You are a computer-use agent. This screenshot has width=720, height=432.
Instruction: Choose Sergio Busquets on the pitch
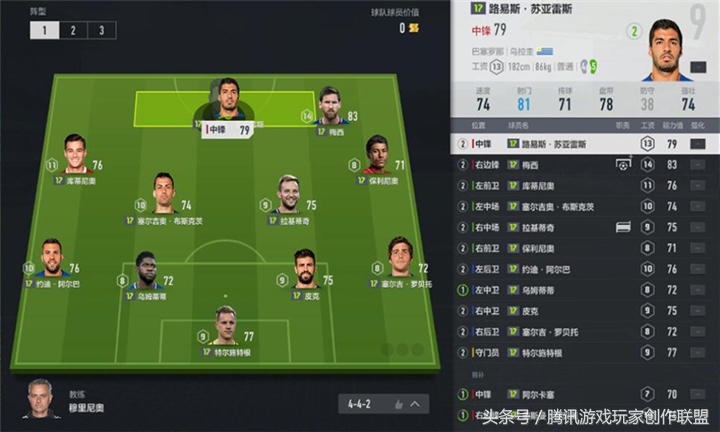click(x=164, y=196)
